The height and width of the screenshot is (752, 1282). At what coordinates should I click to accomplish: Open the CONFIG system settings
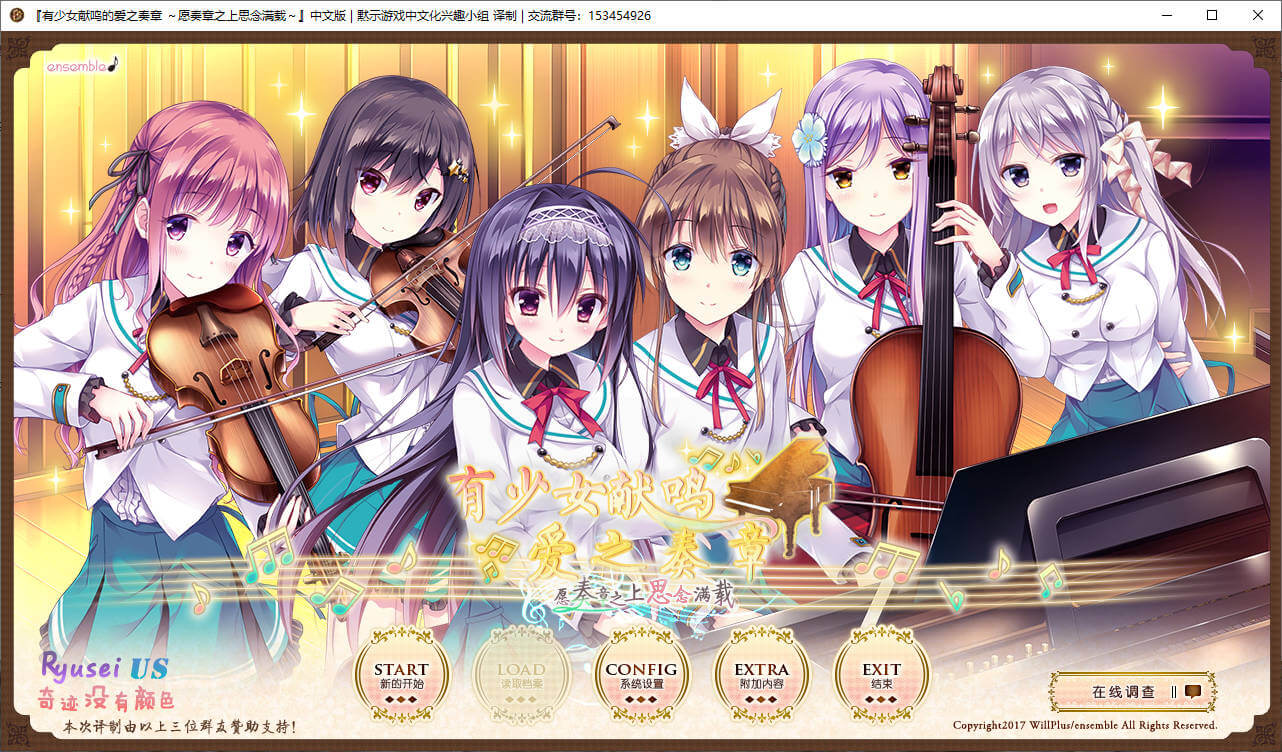pos(641,675)
